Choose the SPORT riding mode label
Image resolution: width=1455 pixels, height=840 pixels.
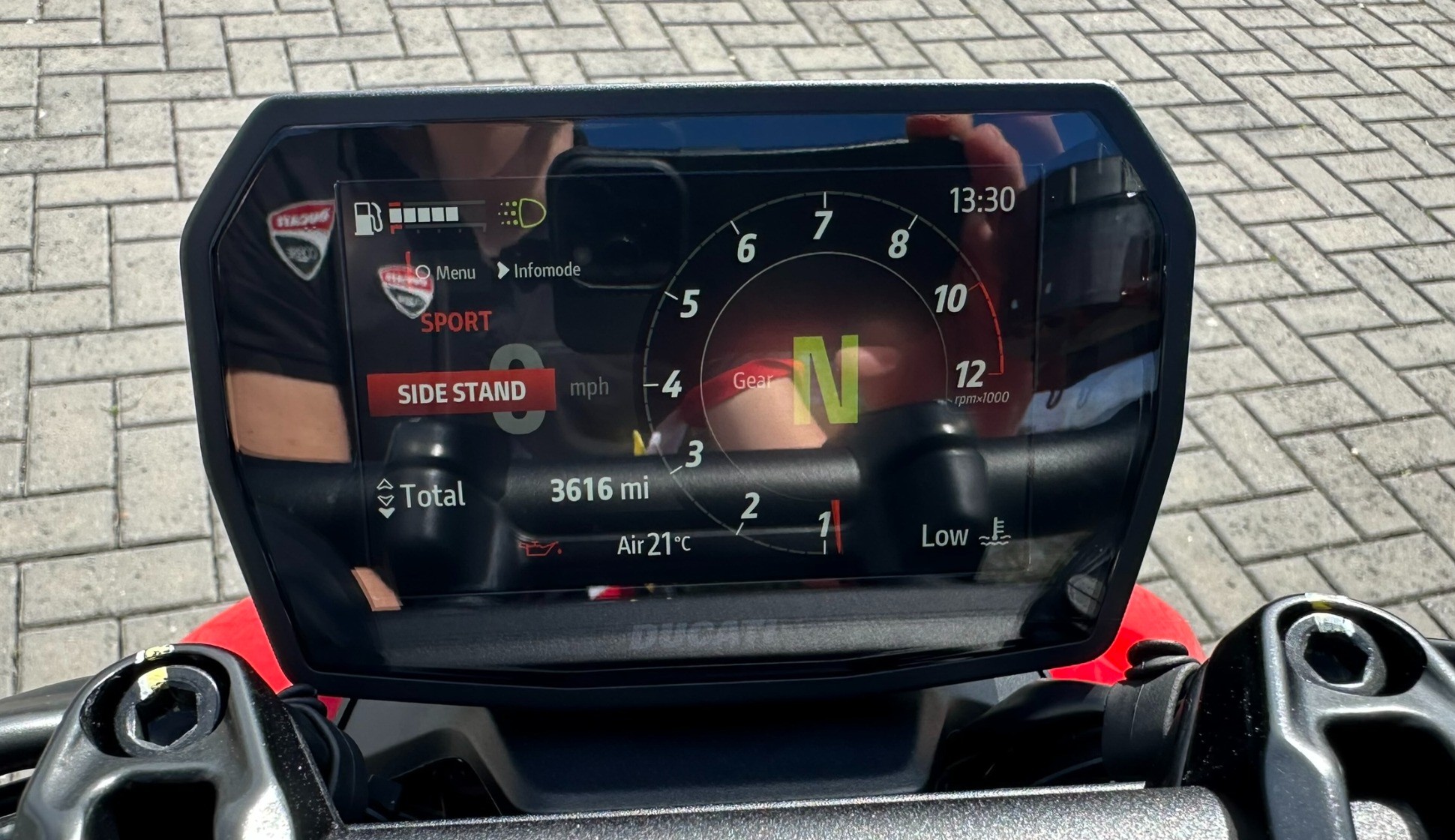[456, 322]
